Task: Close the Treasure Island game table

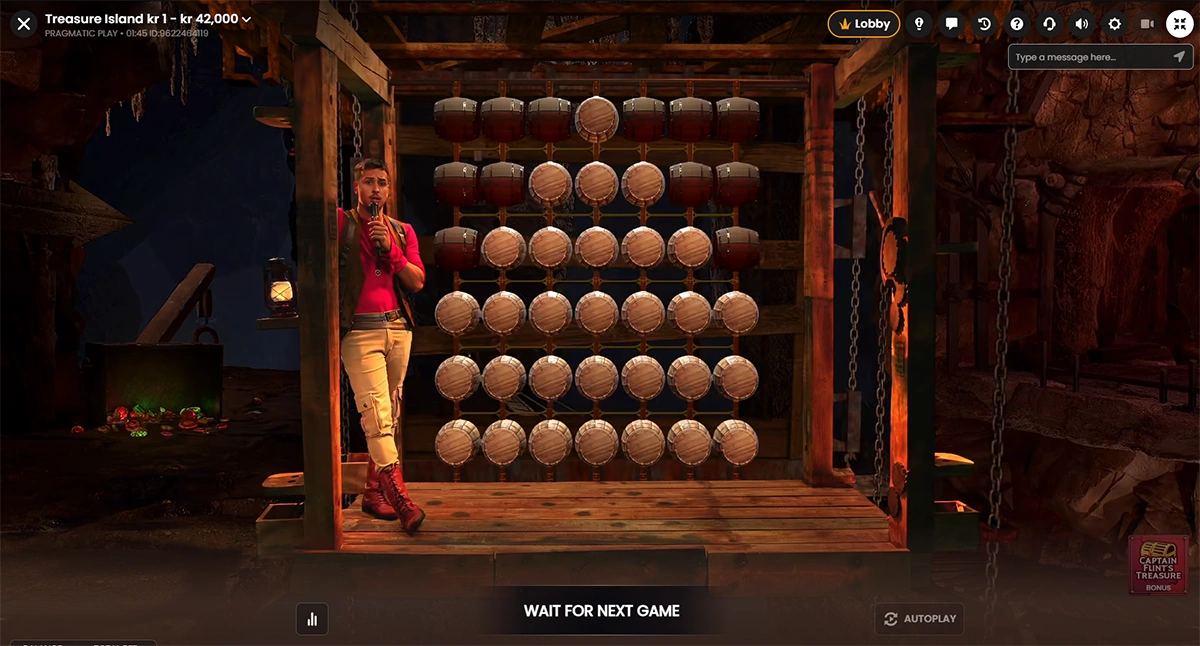Action: click(24, 23)
